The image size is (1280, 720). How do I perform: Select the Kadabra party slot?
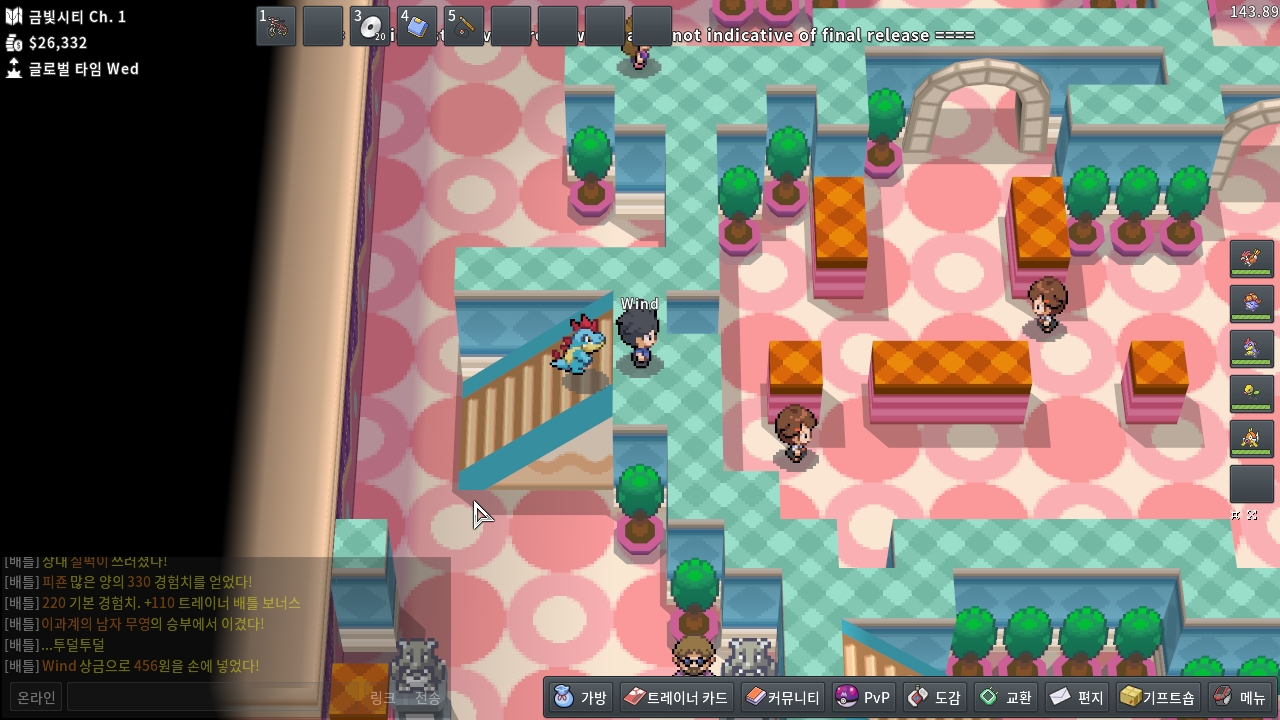(x=1251, y=439)
